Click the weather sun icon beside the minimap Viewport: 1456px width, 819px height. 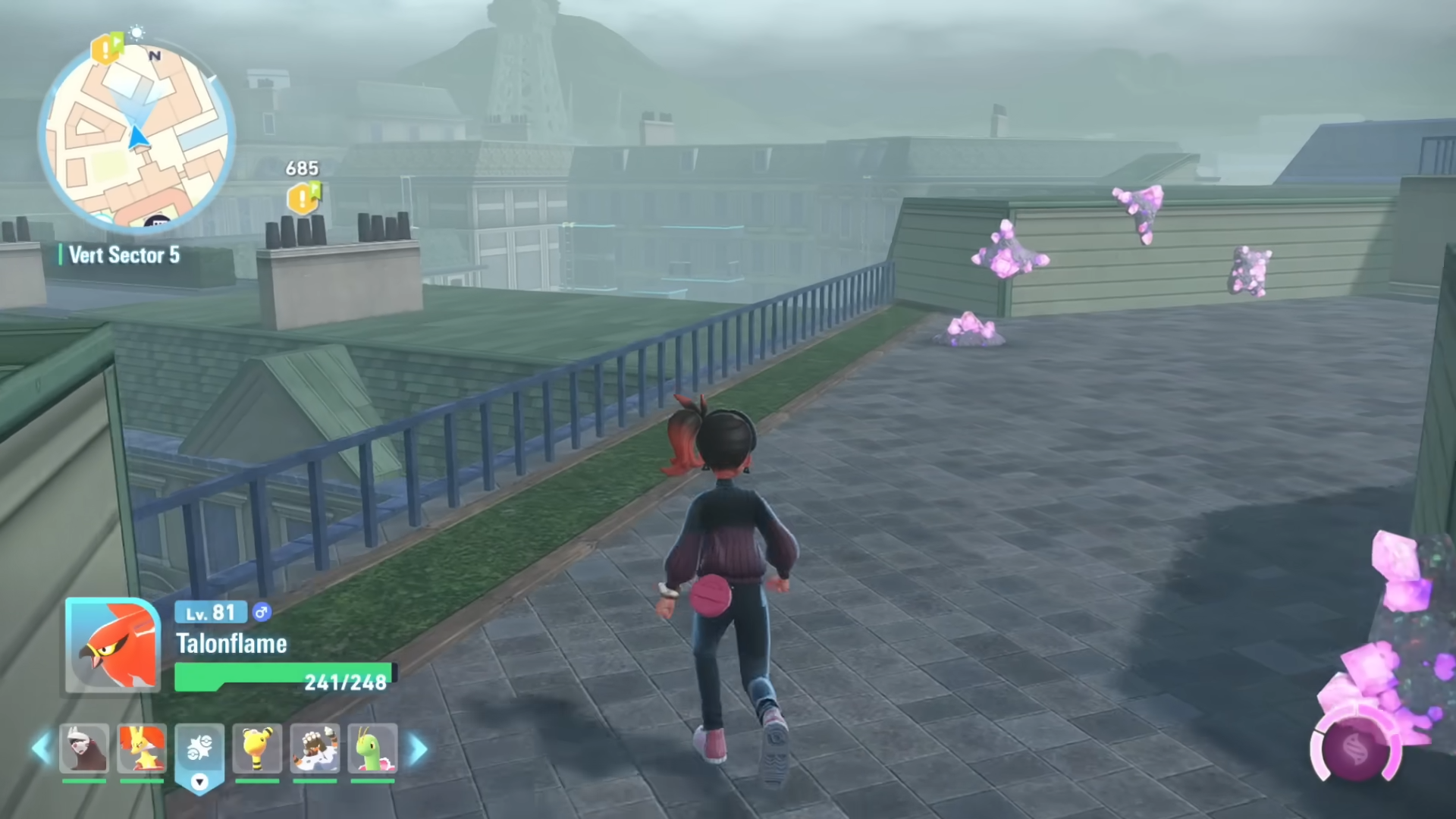[136, 32]
